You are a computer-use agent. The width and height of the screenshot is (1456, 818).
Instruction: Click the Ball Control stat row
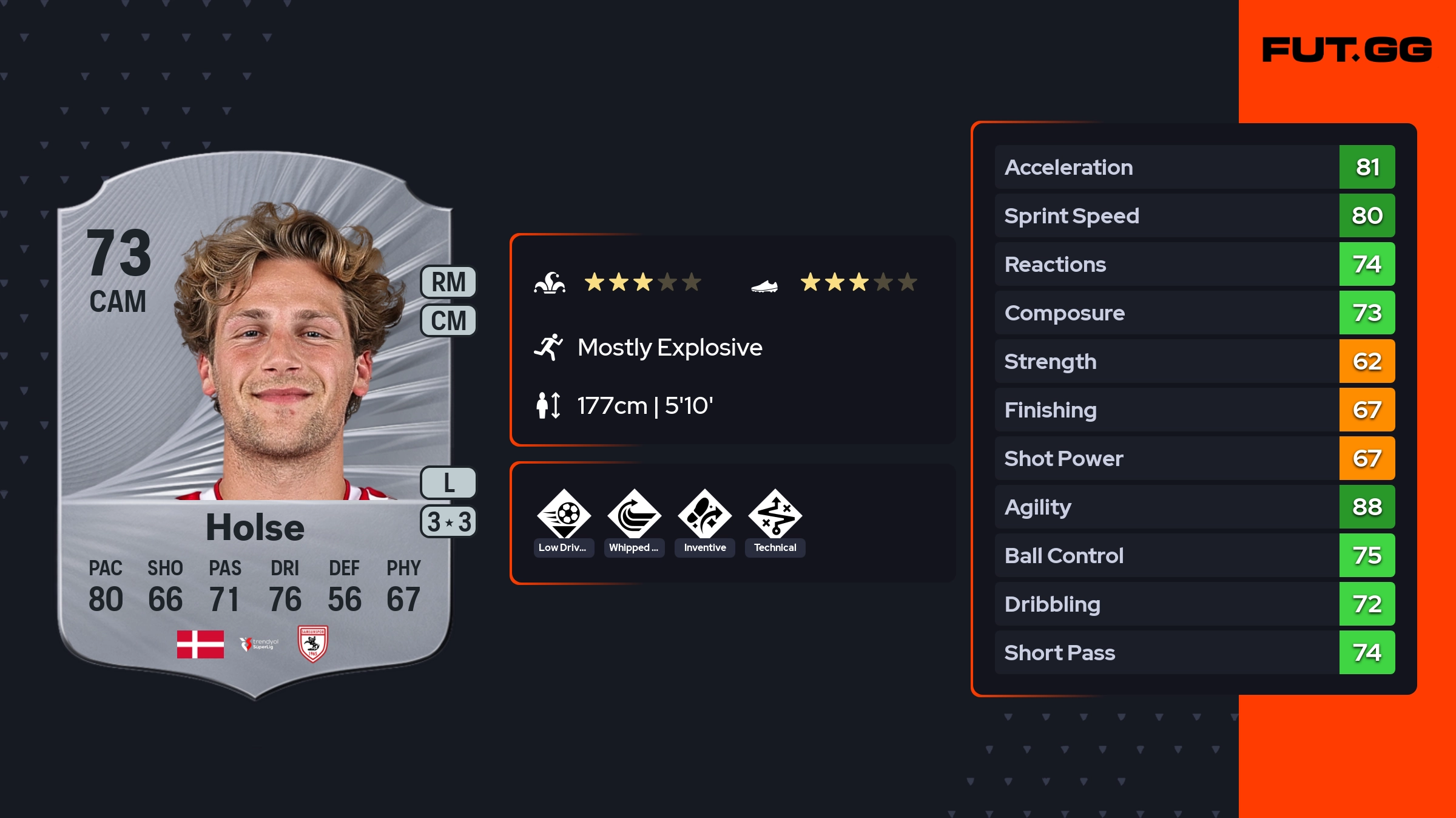(1194, 555)
